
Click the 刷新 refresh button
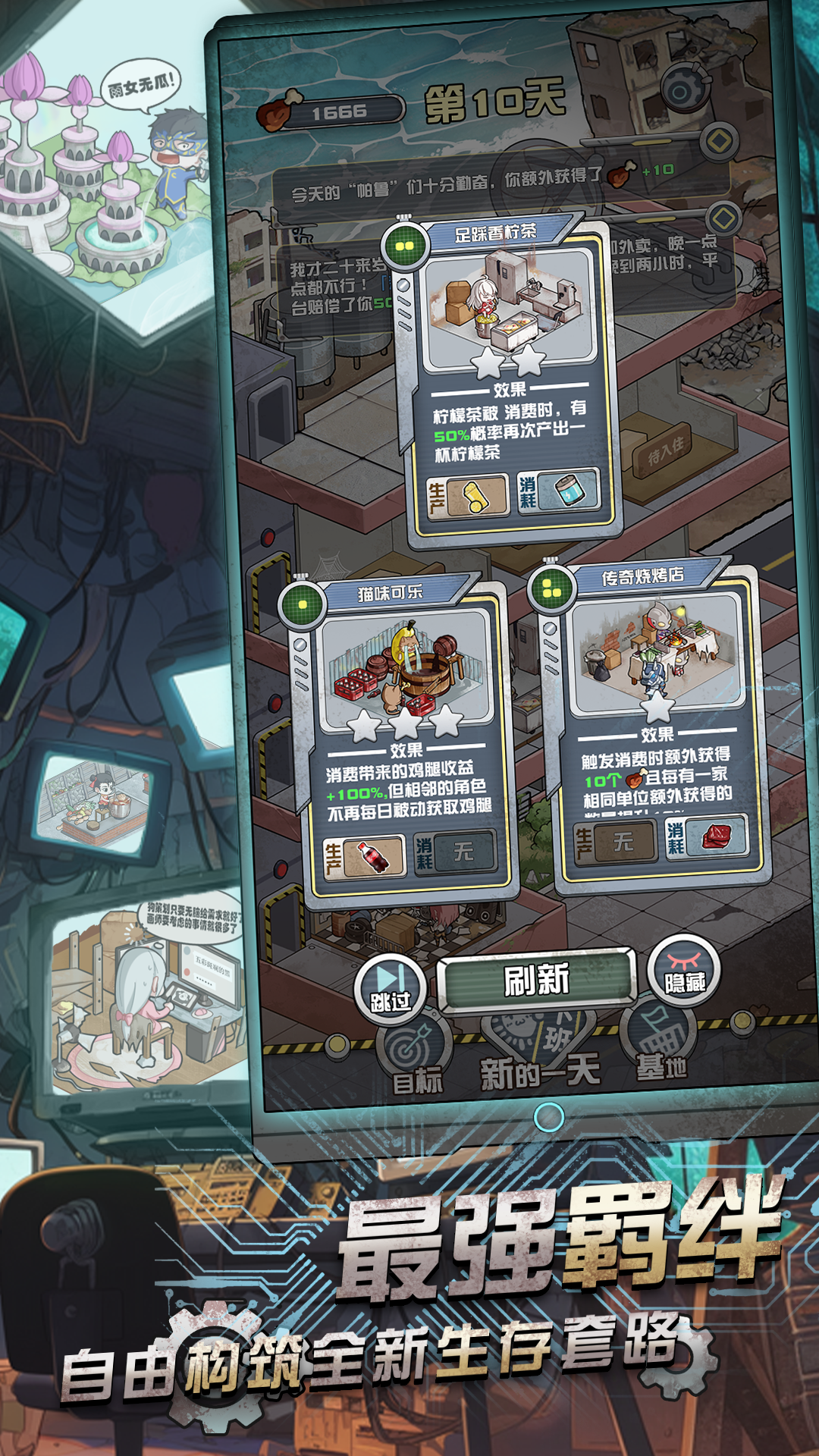click(536, 980)
